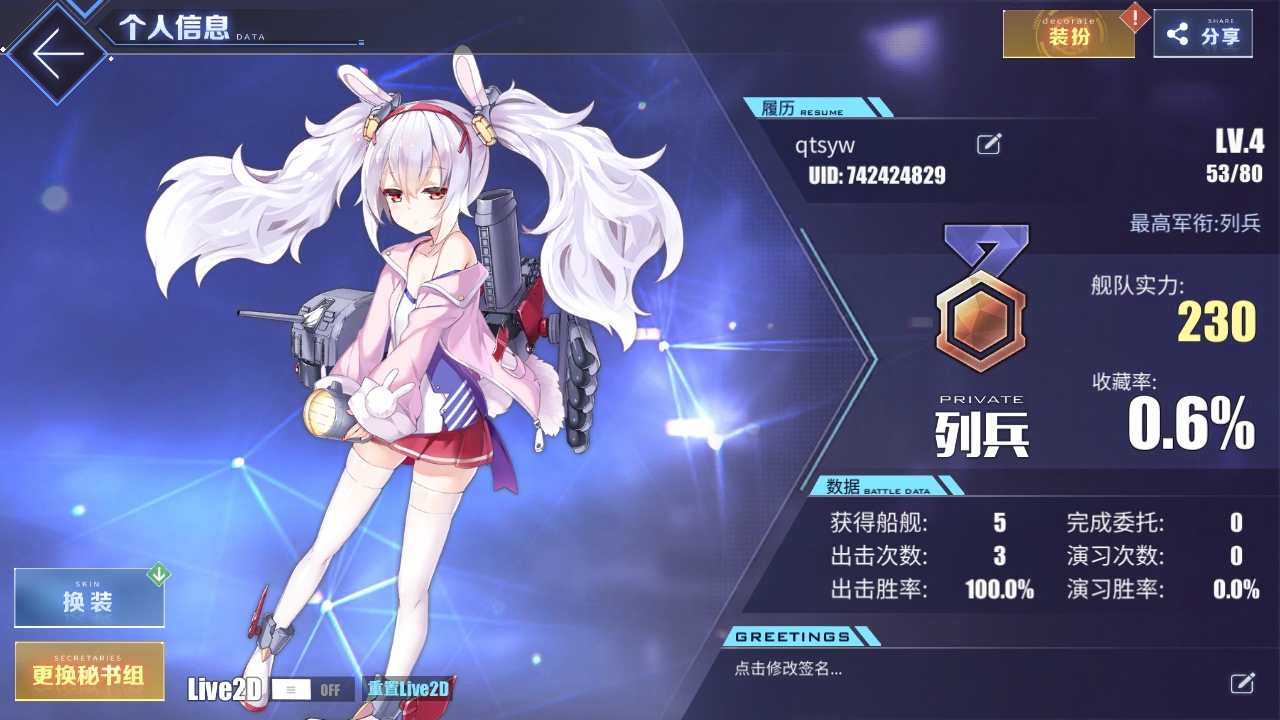Toggle the Live2D switch
Viewport: 1280px width, 720px height.
312,689
